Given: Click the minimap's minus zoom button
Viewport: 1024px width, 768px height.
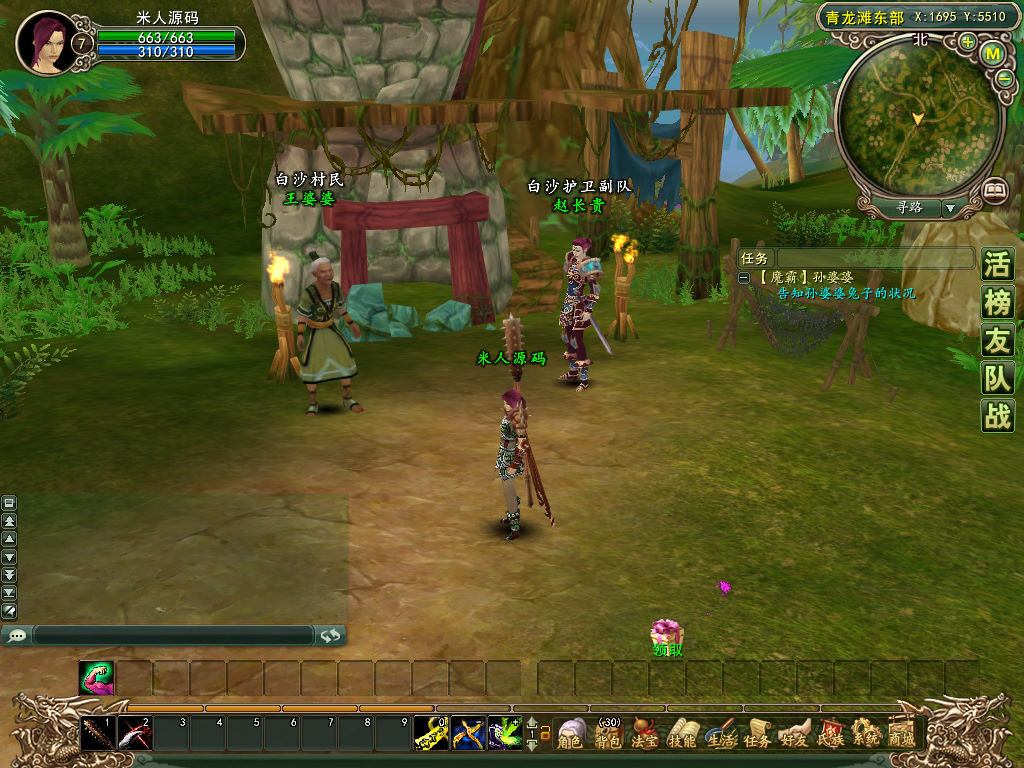Looking at the screenshot, I should point(1004,78).
